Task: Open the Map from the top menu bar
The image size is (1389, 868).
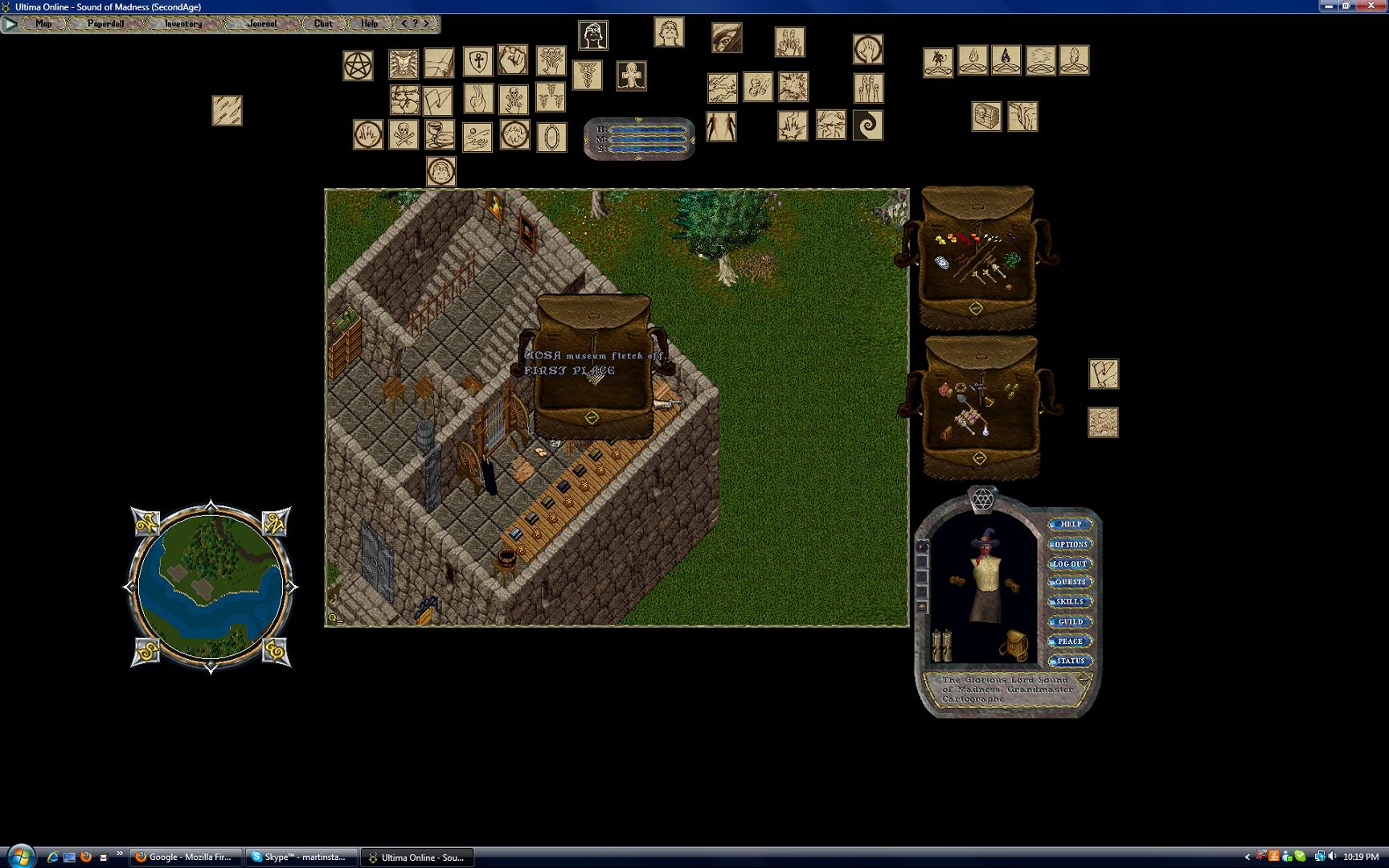Action: click(43, 24)
